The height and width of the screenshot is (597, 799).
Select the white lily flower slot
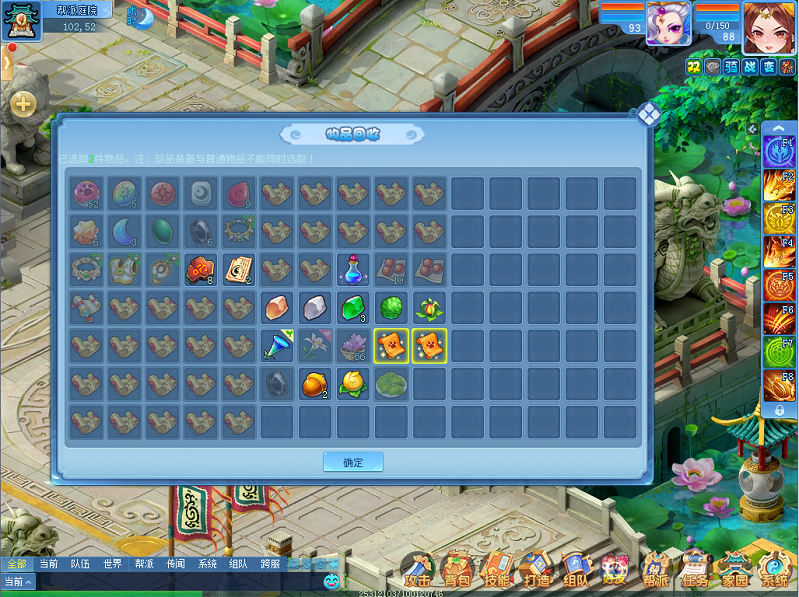click(x=315, y=345)
